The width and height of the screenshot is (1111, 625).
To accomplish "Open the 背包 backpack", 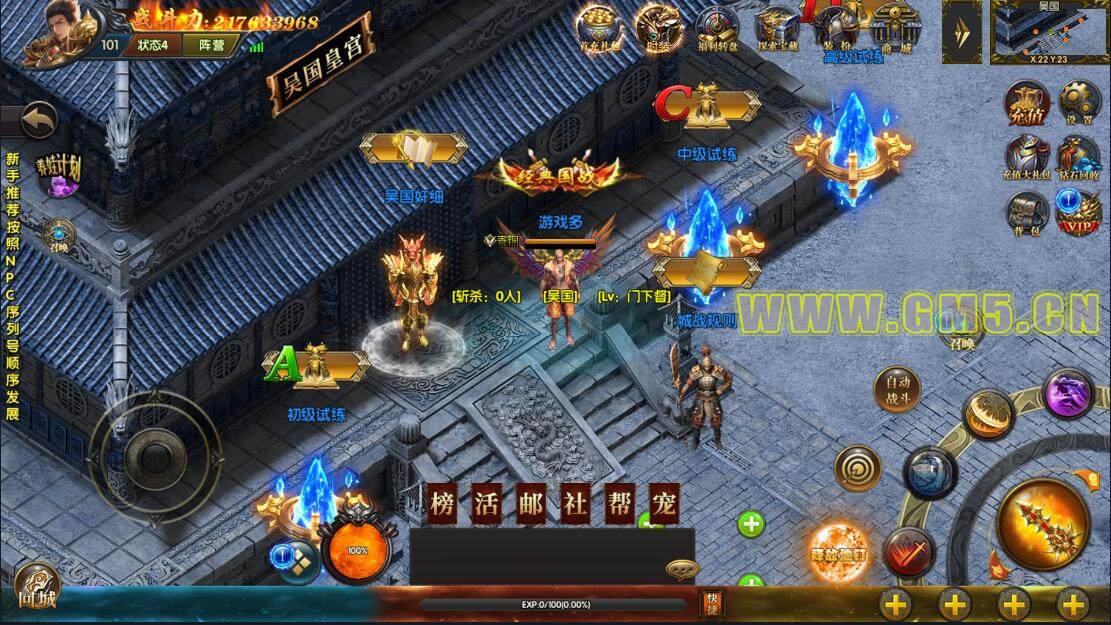I will (x=1027, y=212).
